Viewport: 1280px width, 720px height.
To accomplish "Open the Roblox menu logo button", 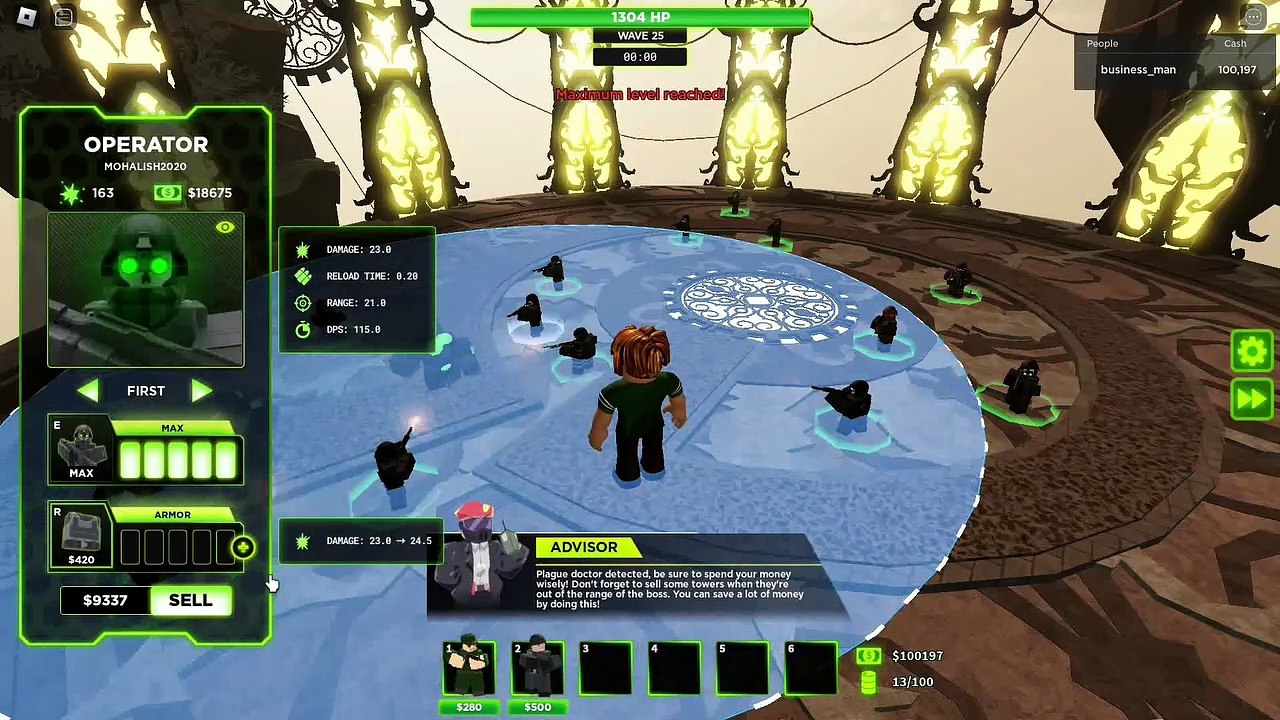I will (x=27, y=17).
